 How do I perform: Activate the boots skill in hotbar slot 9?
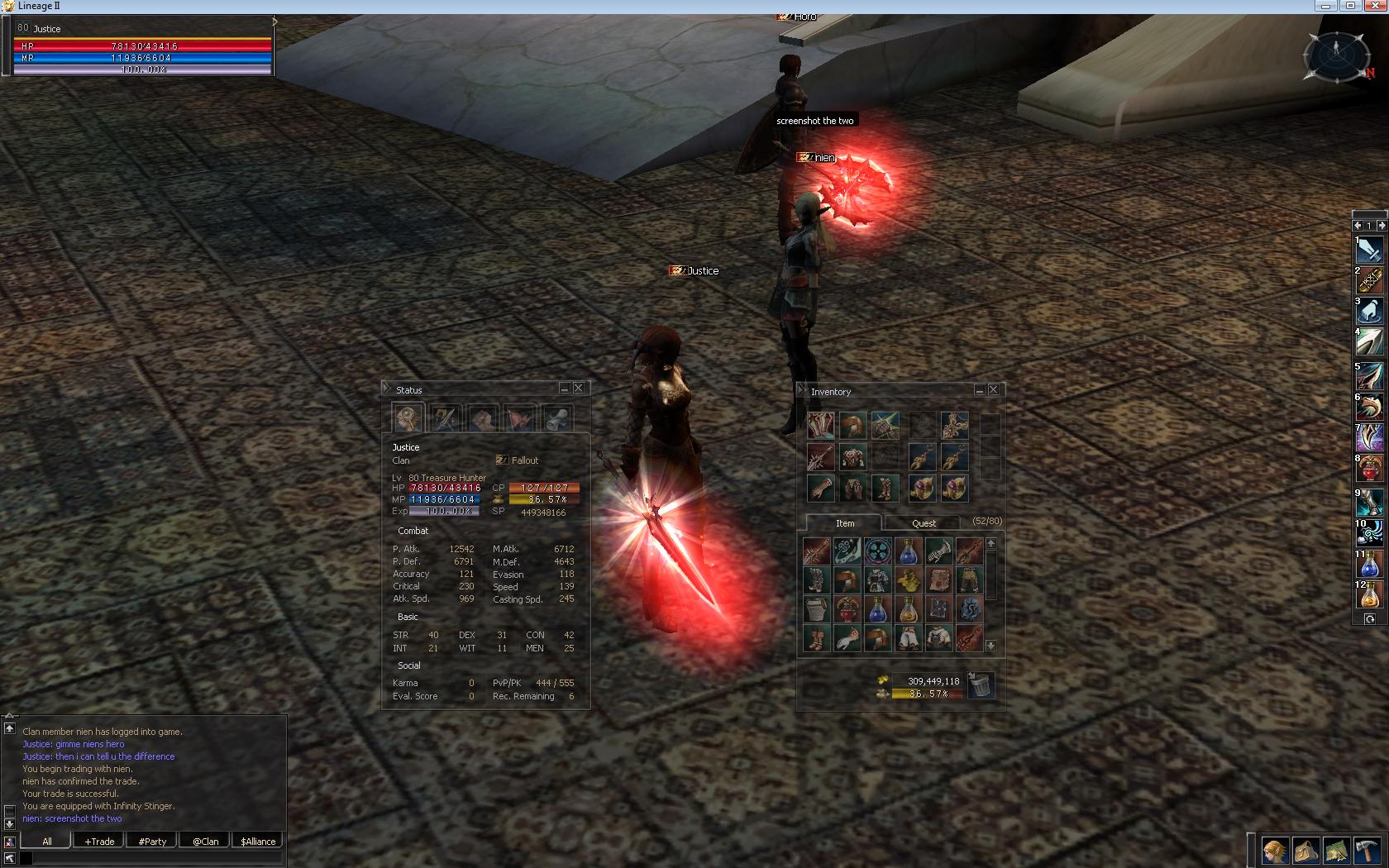[x=1369, y=502]
